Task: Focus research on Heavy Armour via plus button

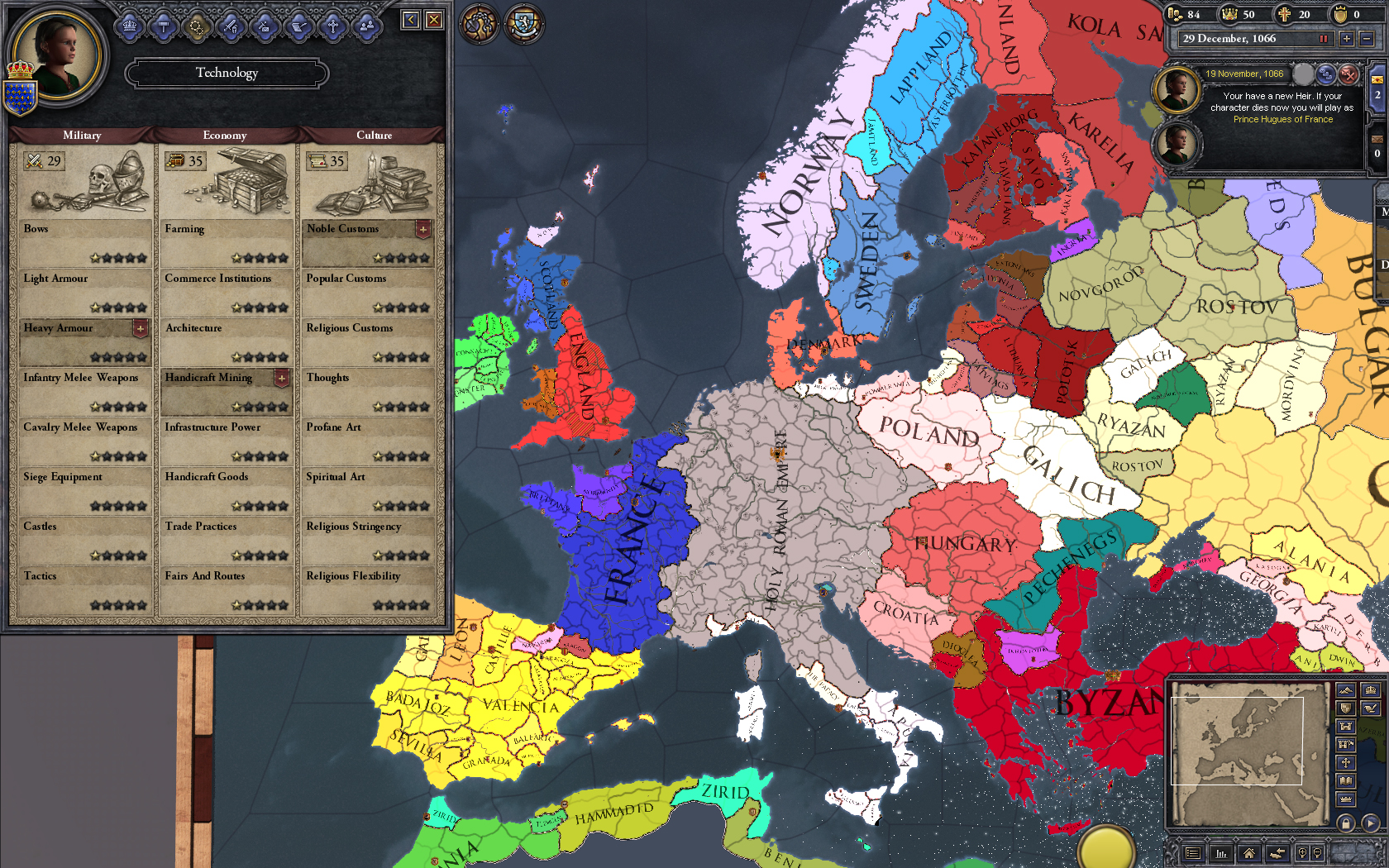Action: [142, 328]
